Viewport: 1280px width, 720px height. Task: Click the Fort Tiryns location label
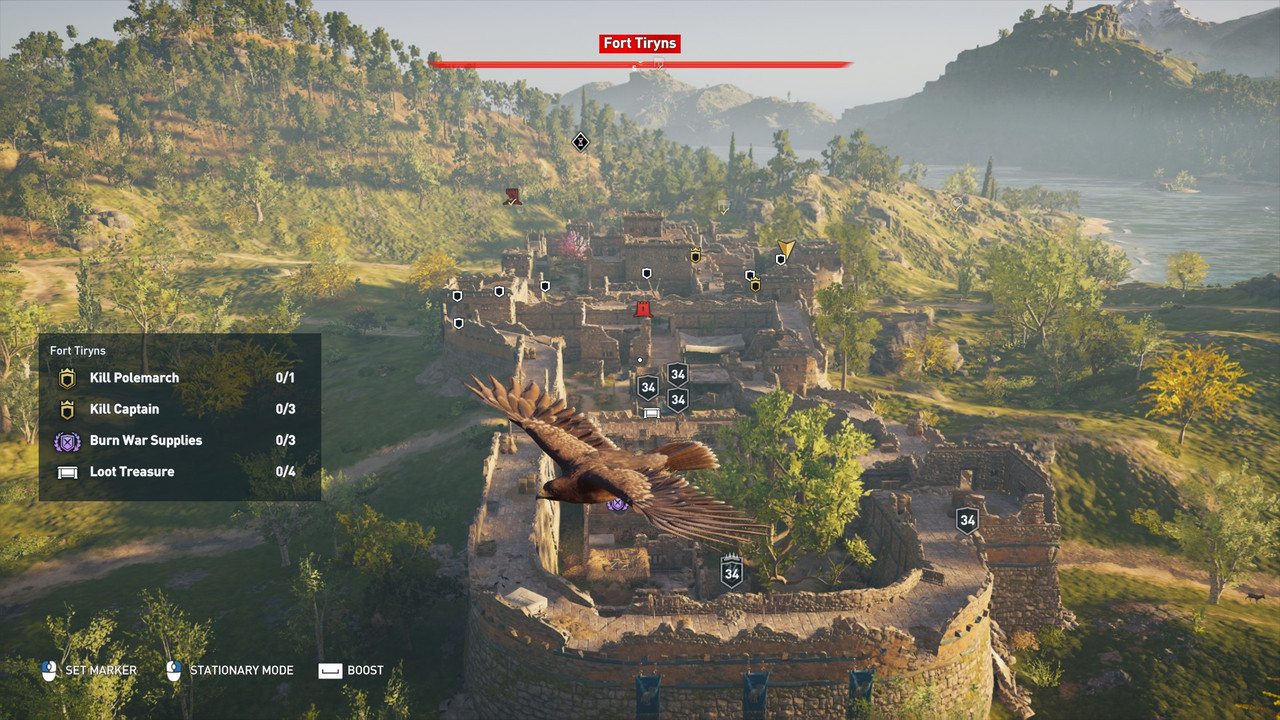pyautogui.click(x=640, y=44)
